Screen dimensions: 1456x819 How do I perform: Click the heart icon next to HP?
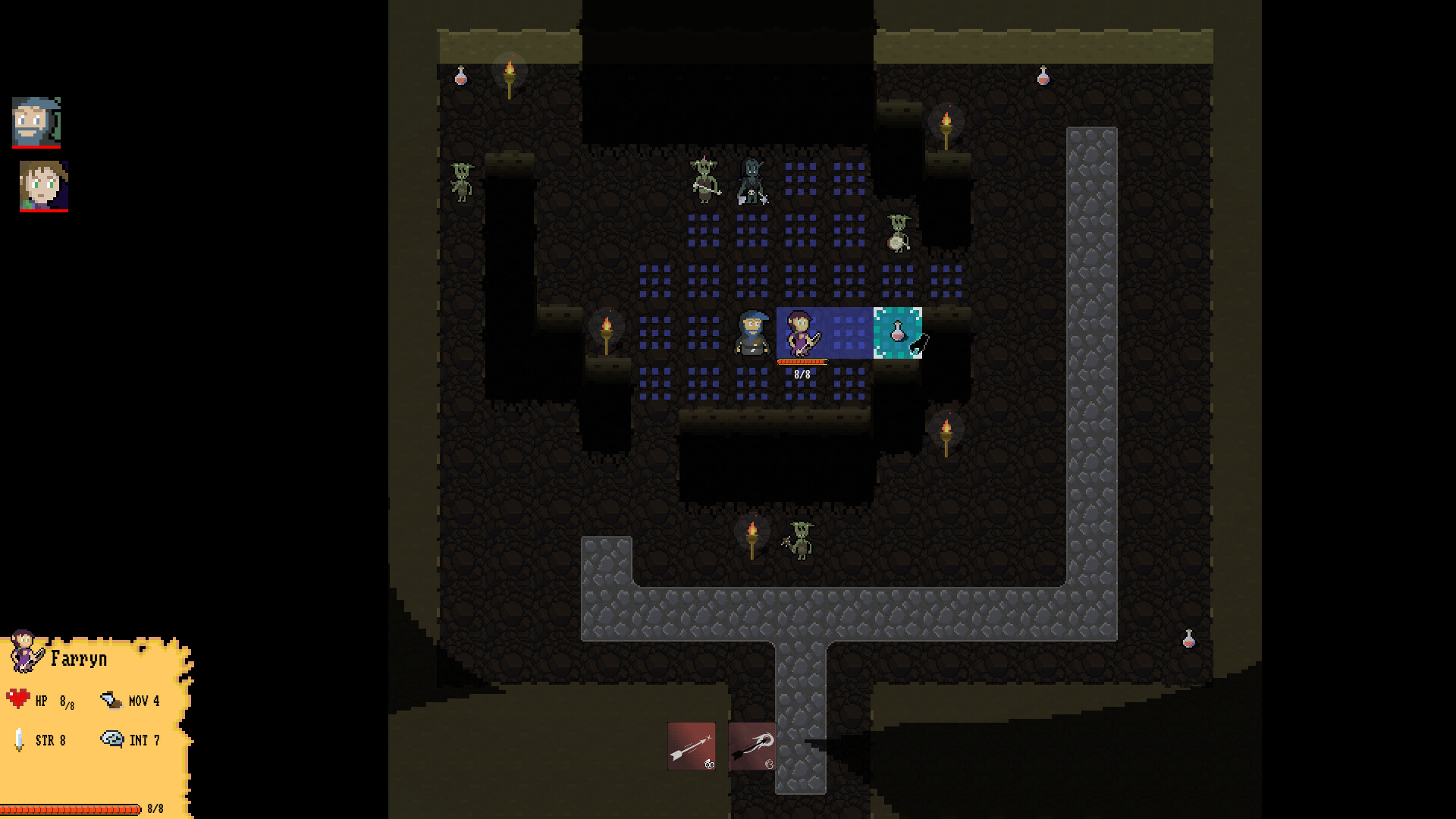click(19, 700)
